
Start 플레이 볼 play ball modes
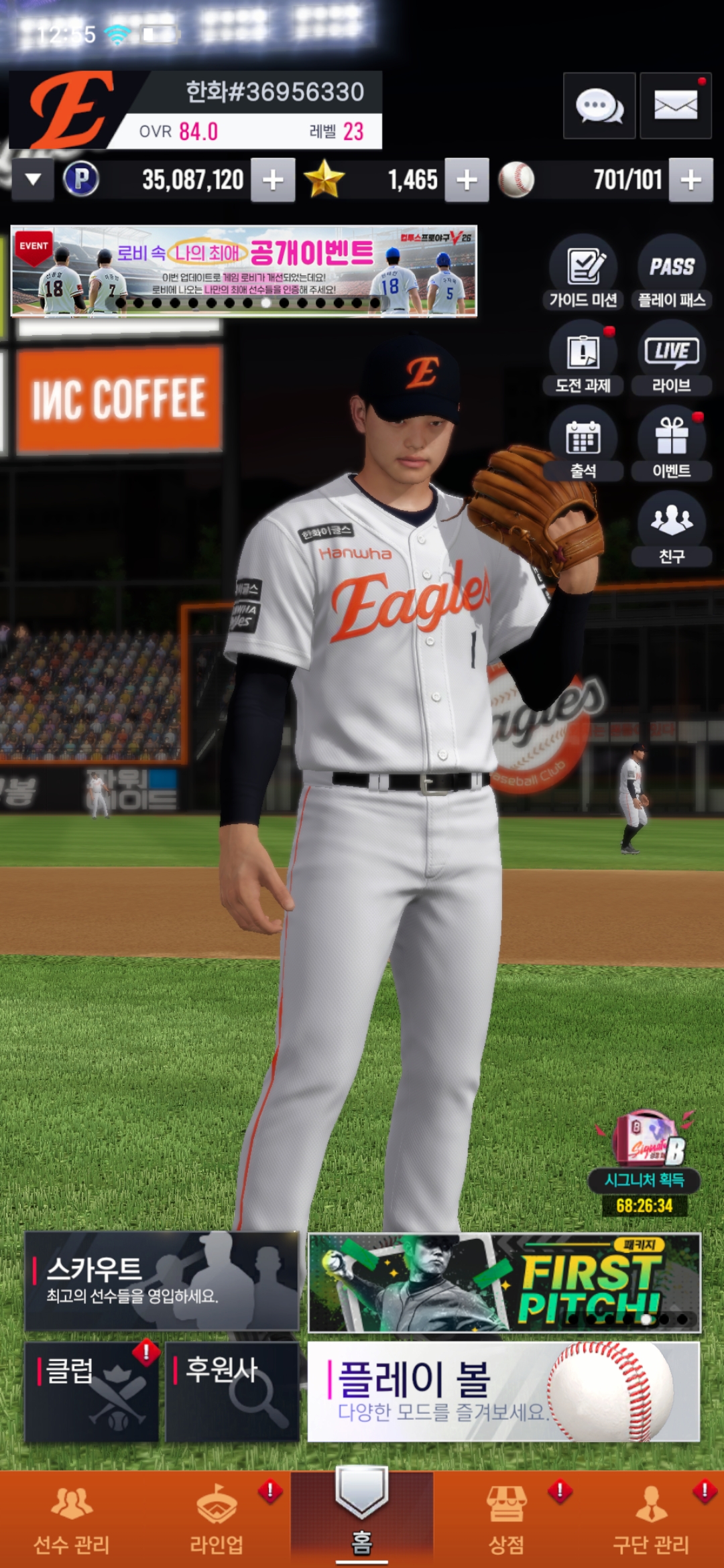click(x=503, y=1391)
